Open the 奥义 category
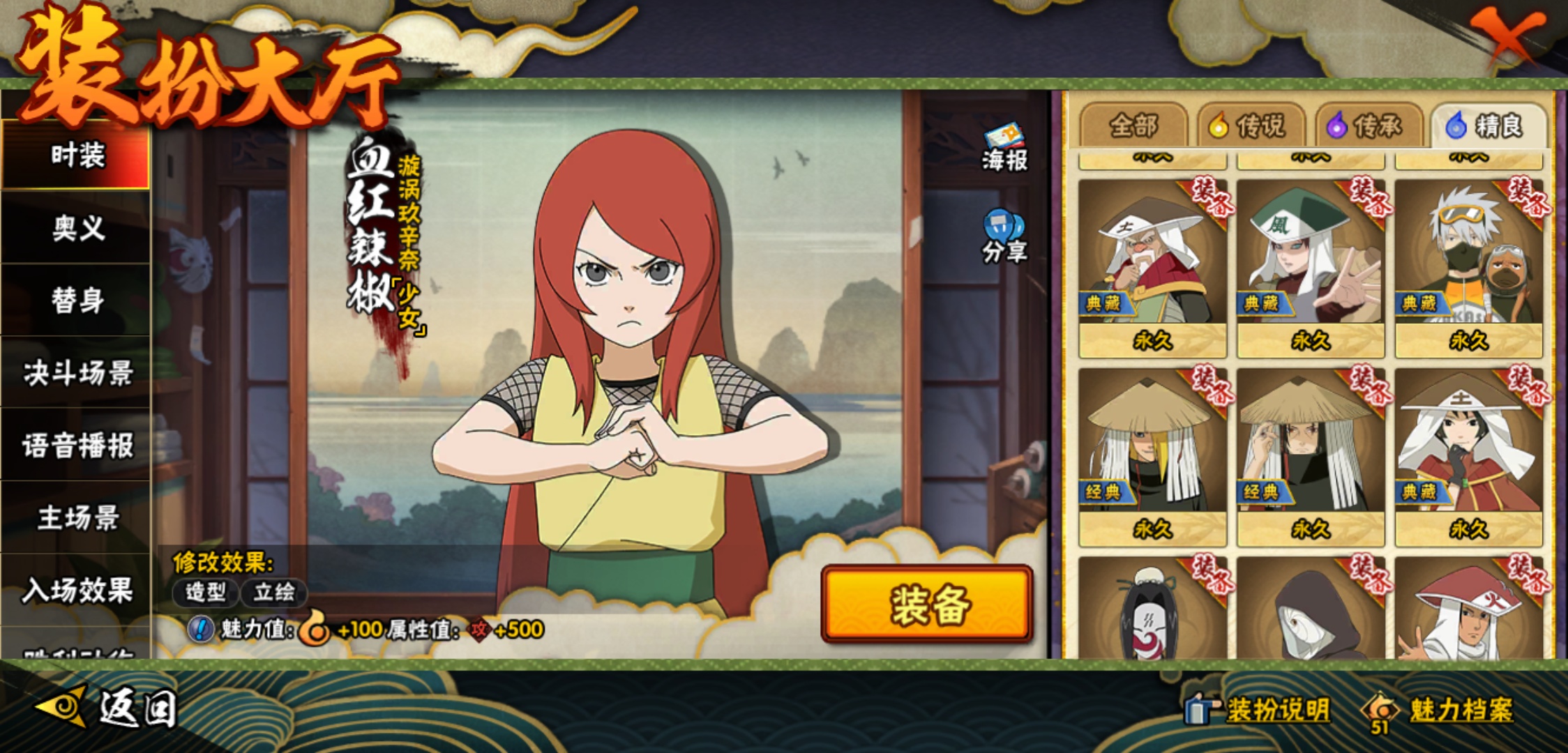The height and width of the screenshot is (753, 1568). pos(77,228)
